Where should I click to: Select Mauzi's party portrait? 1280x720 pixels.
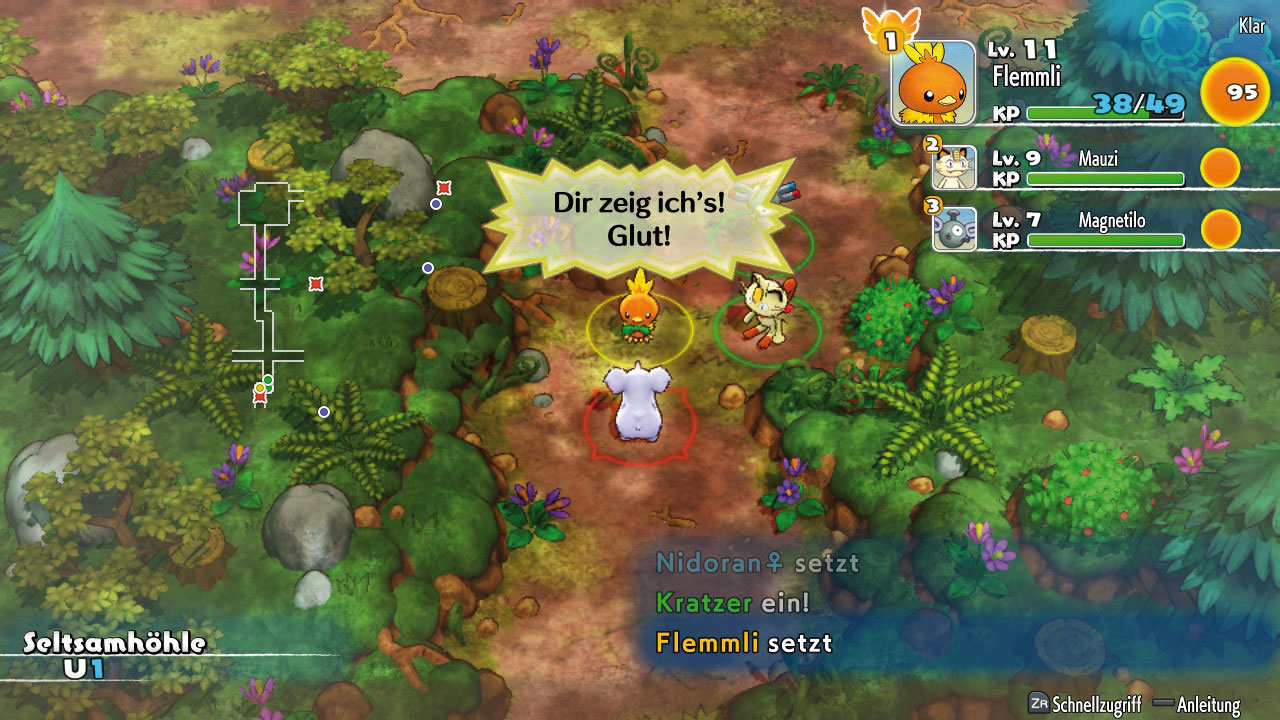point(954,168)
